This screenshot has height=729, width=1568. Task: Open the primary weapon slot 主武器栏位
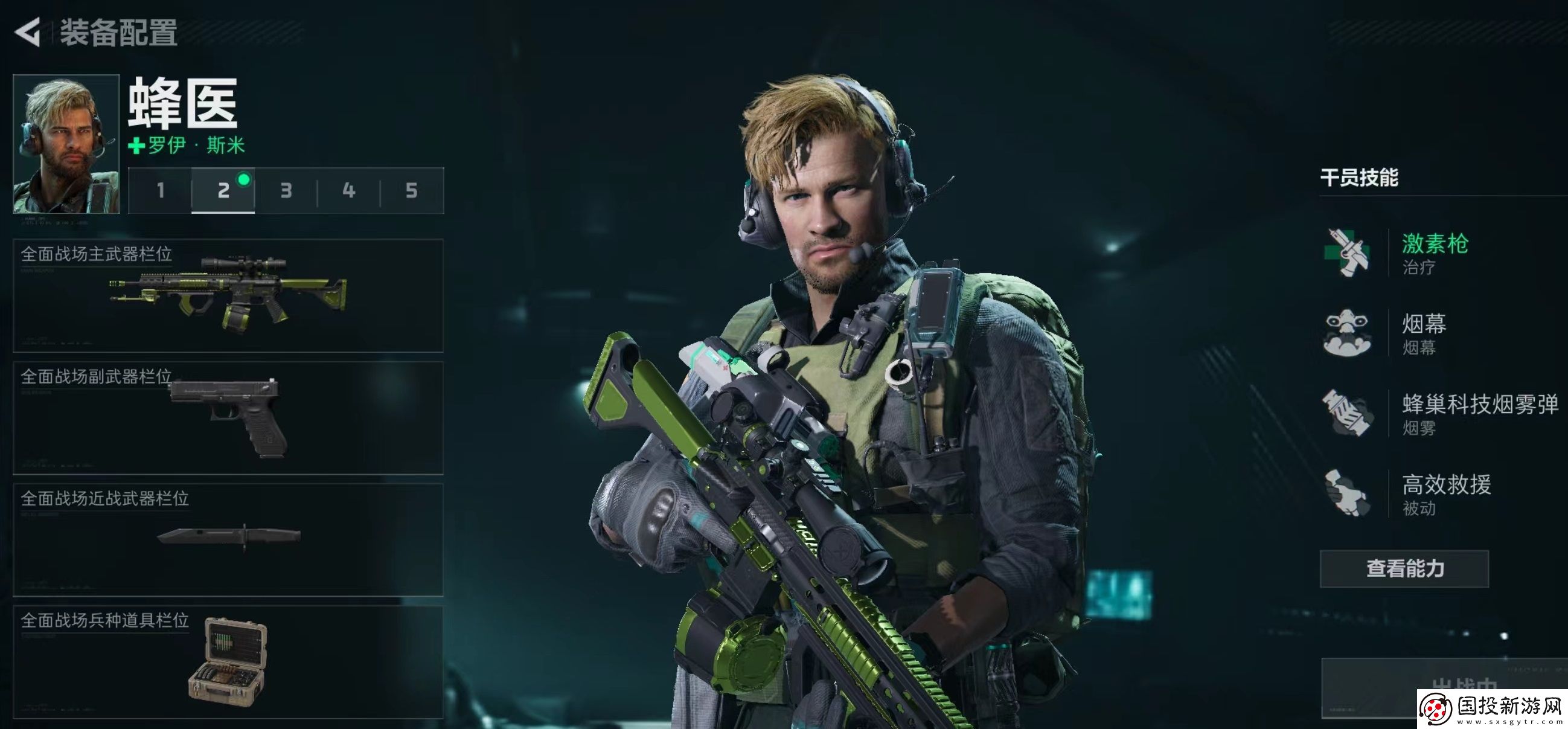228,296
